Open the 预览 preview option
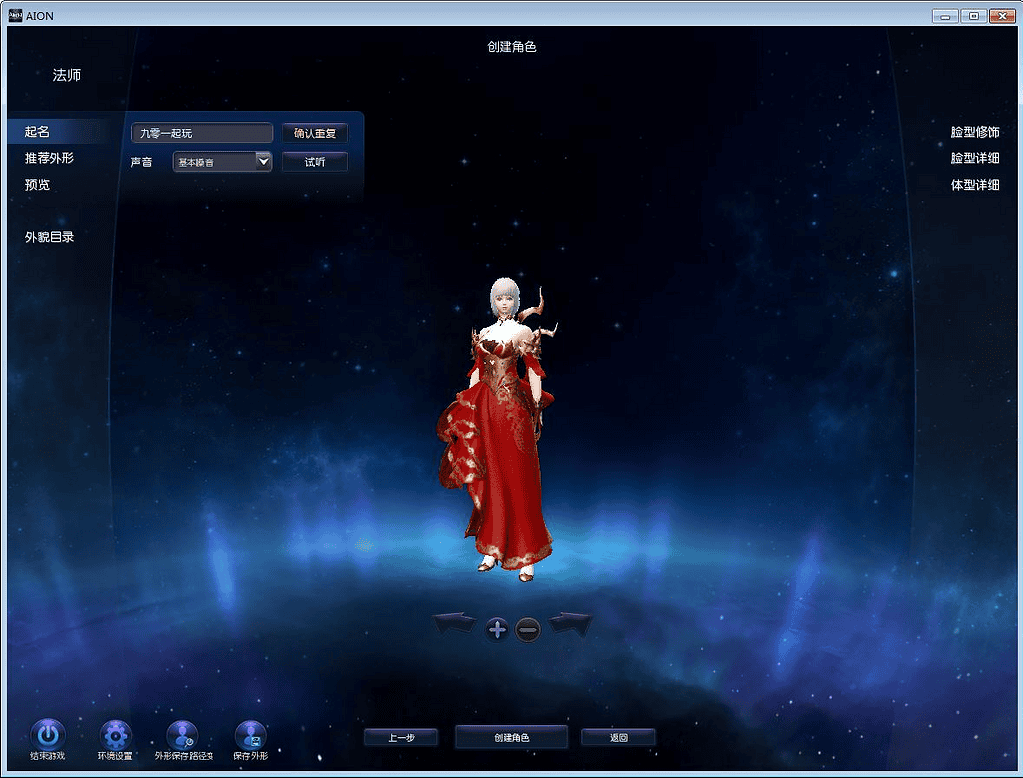This screenshot has height=778, width=1023. point(38,185)
